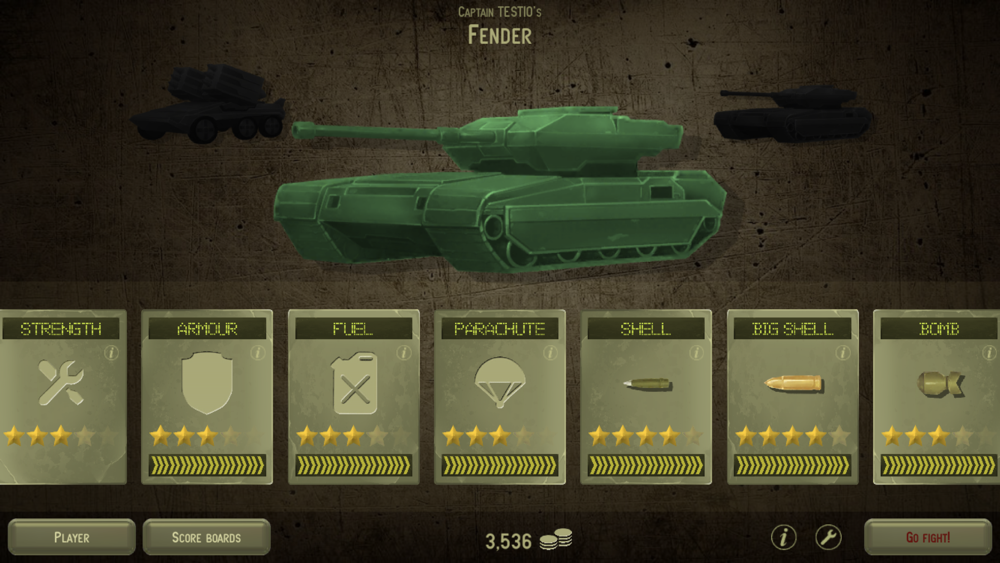Show info for the Fuel card
Image resolution: width=1000 pixels, height=563 pixels.
404,352
